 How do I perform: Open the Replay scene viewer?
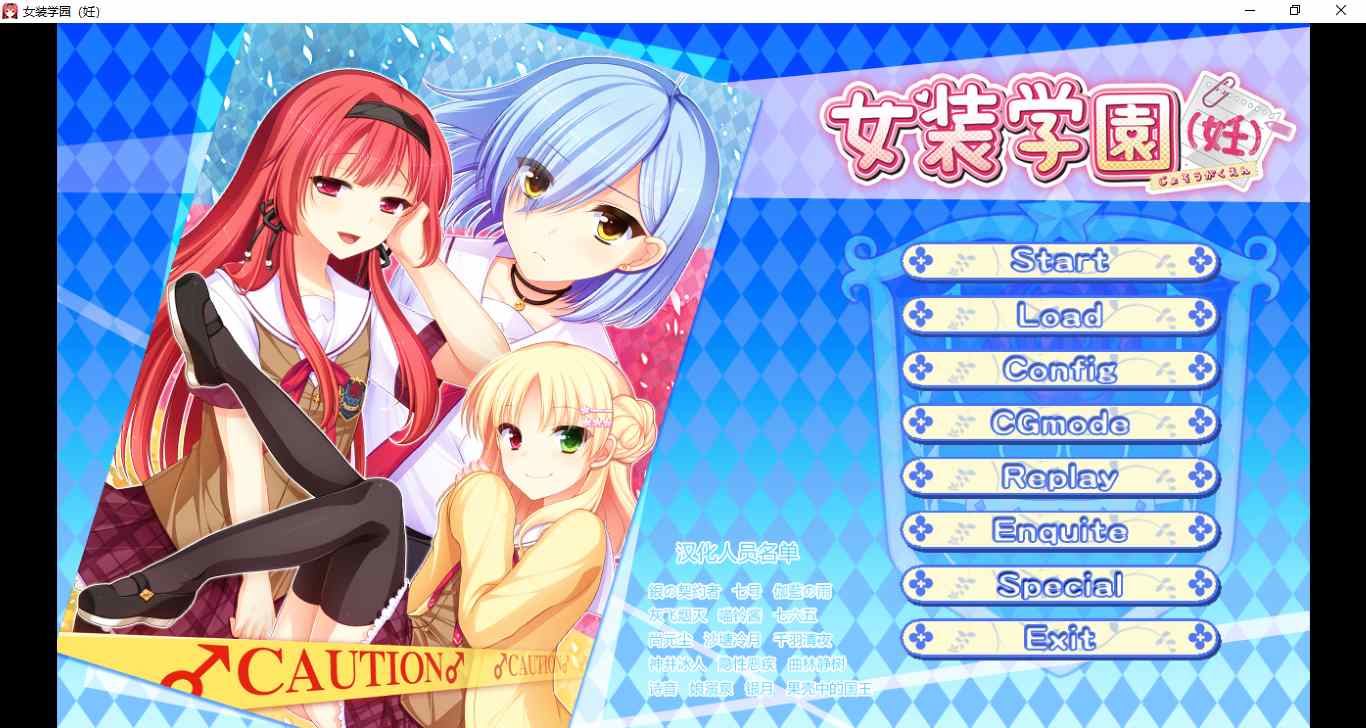(x=1060, y=477)
